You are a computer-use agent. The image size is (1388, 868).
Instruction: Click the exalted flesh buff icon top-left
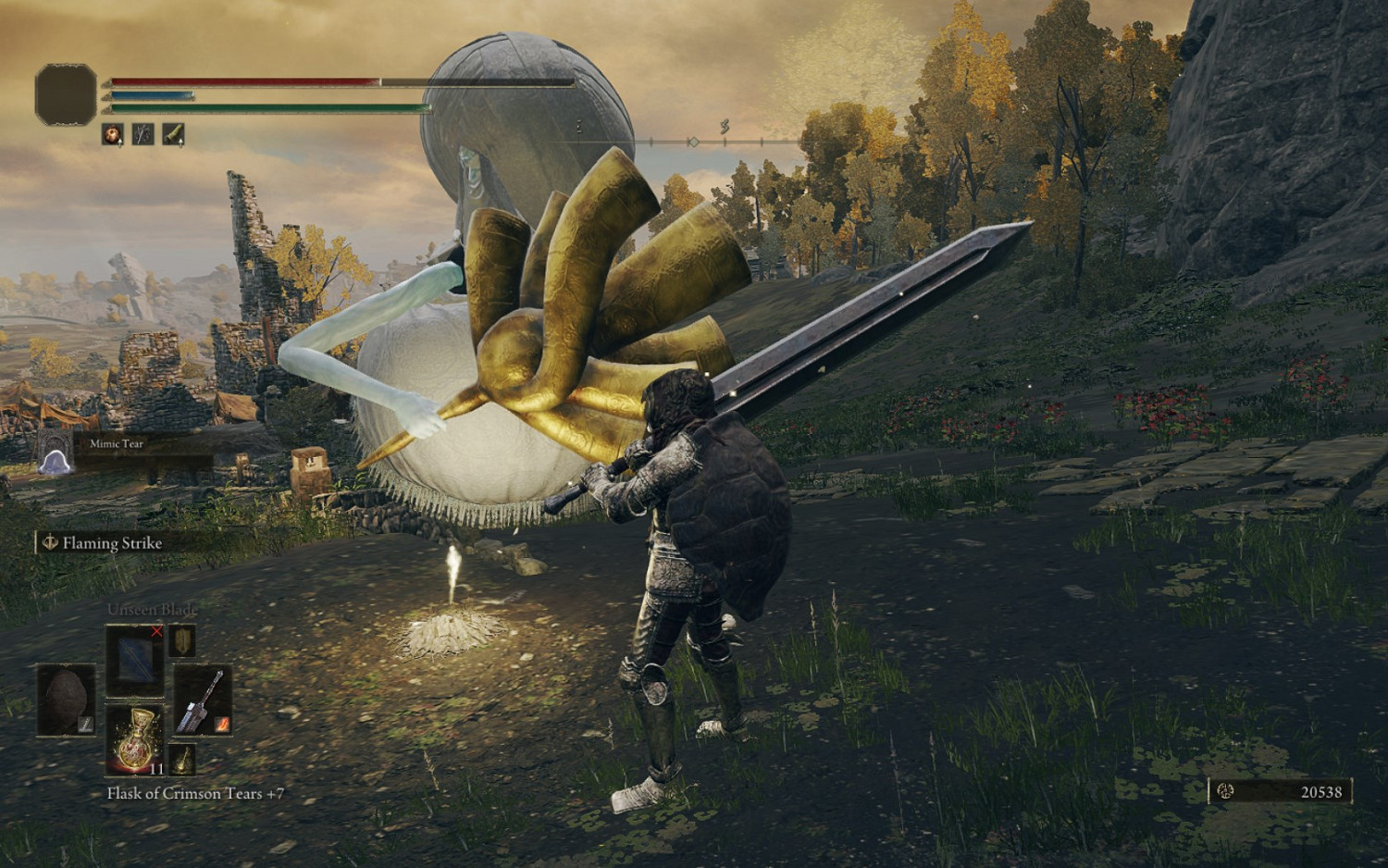tap(113, 134)
